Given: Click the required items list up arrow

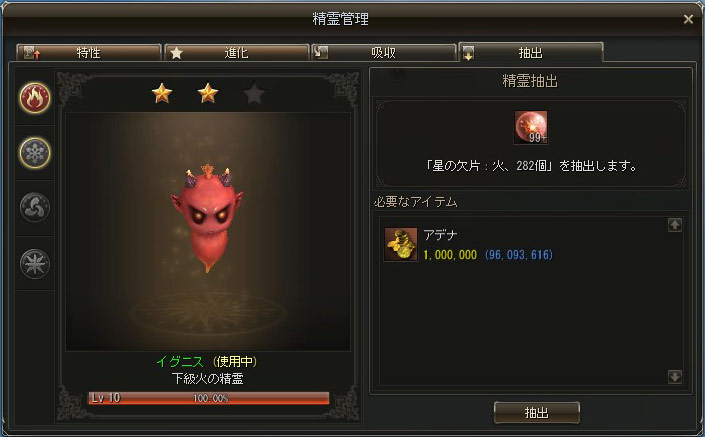Looking at the screenshot, I should pos(675,225).
